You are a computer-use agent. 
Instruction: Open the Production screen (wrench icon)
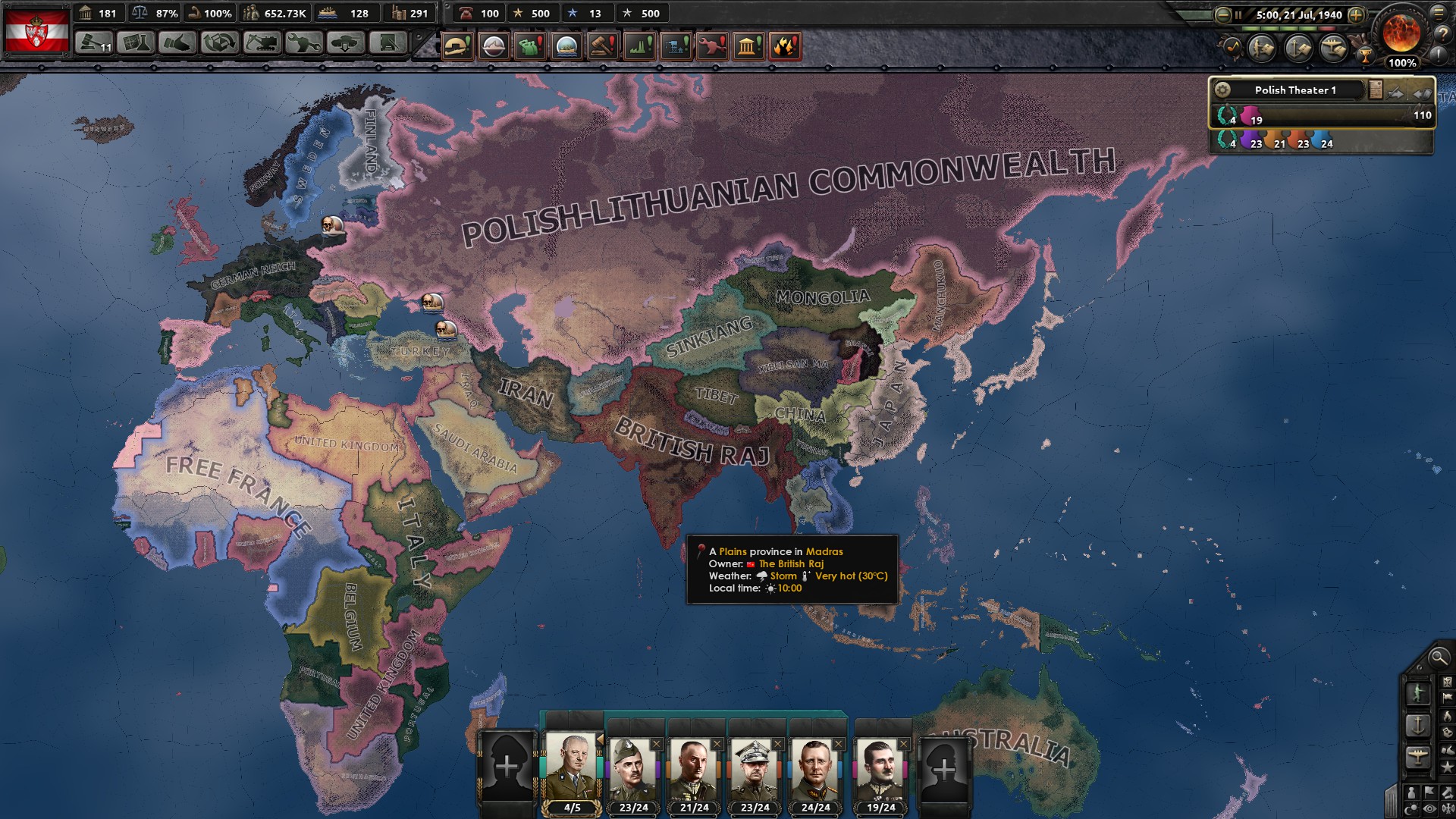tap(303, 43)
